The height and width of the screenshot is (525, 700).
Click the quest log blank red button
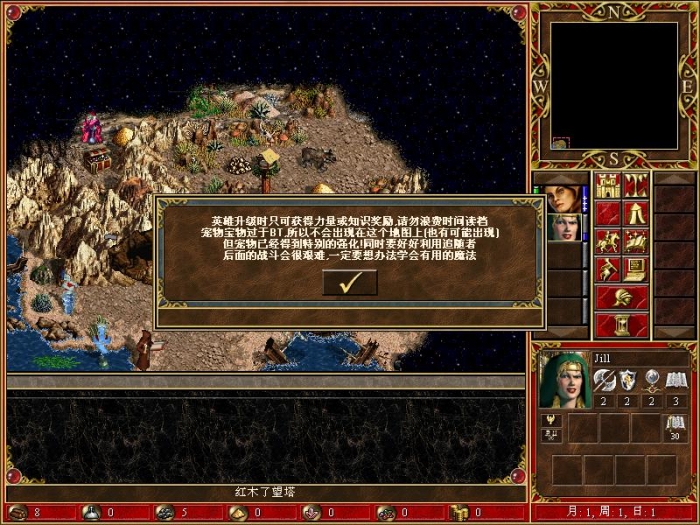tap(608, 214)
